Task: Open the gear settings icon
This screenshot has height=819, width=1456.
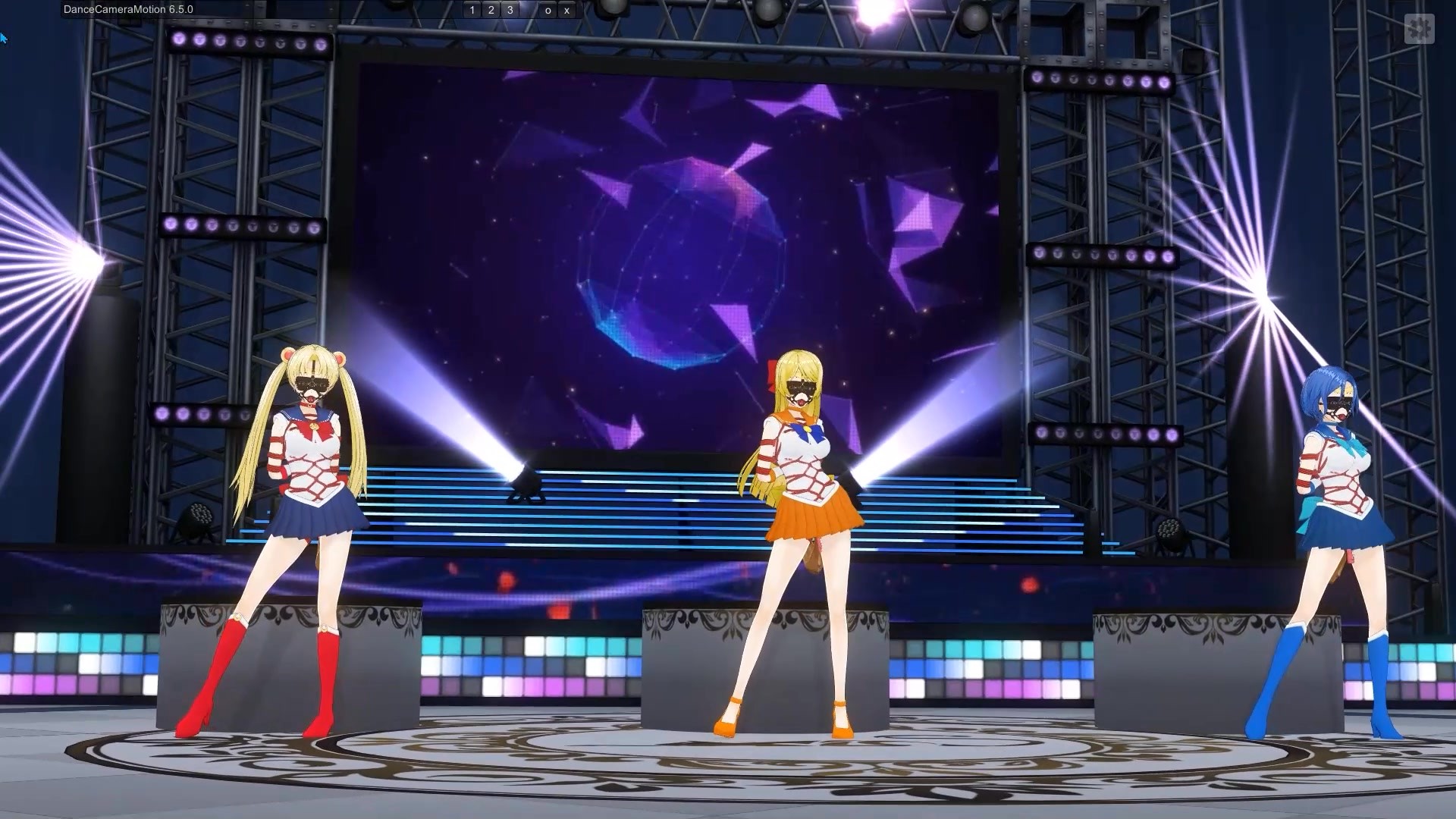Action: [1419, 29]
